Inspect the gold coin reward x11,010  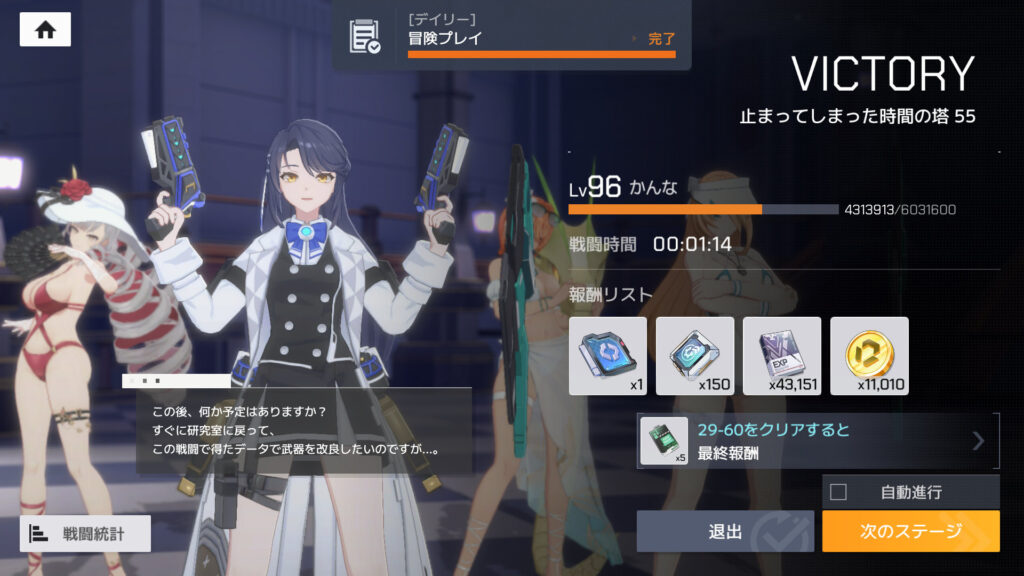(x=869, y=356)
